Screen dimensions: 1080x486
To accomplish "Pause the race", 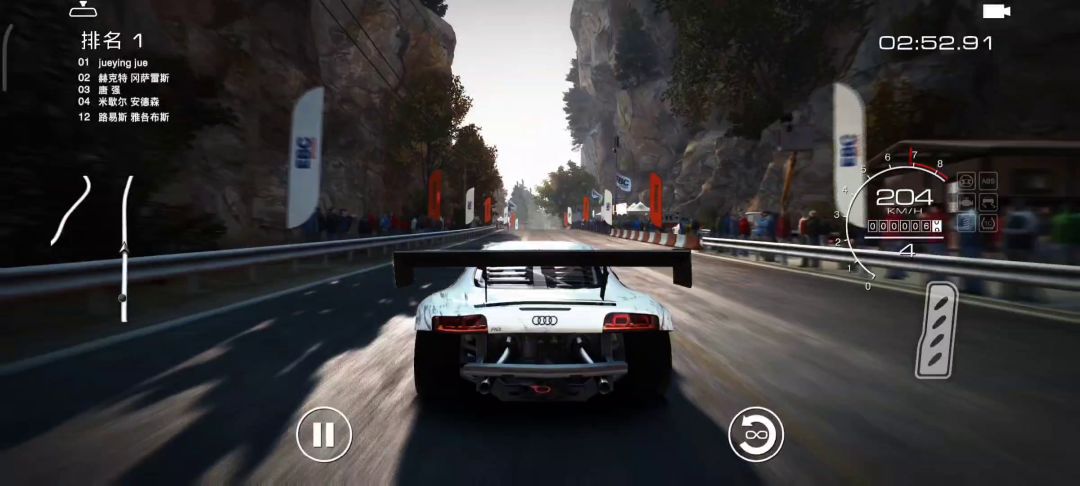I will tap(323, 435).
